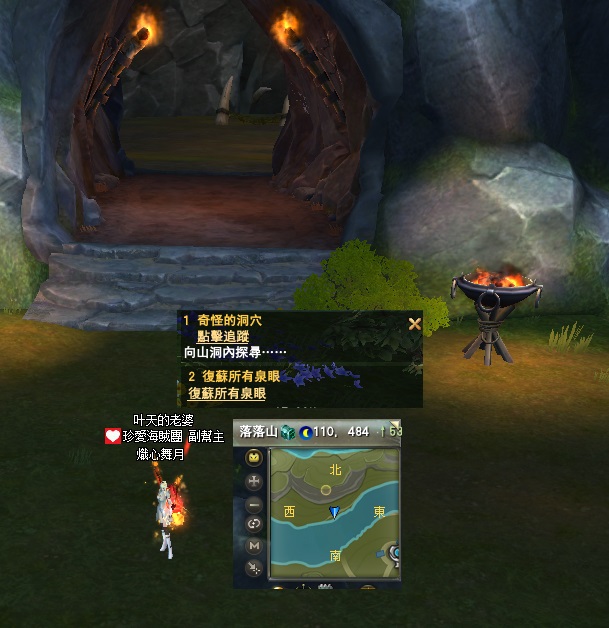This screenshot has height=628, width=609.
Task: Click the green cube icon by 落落山
Action: point(287,432)
